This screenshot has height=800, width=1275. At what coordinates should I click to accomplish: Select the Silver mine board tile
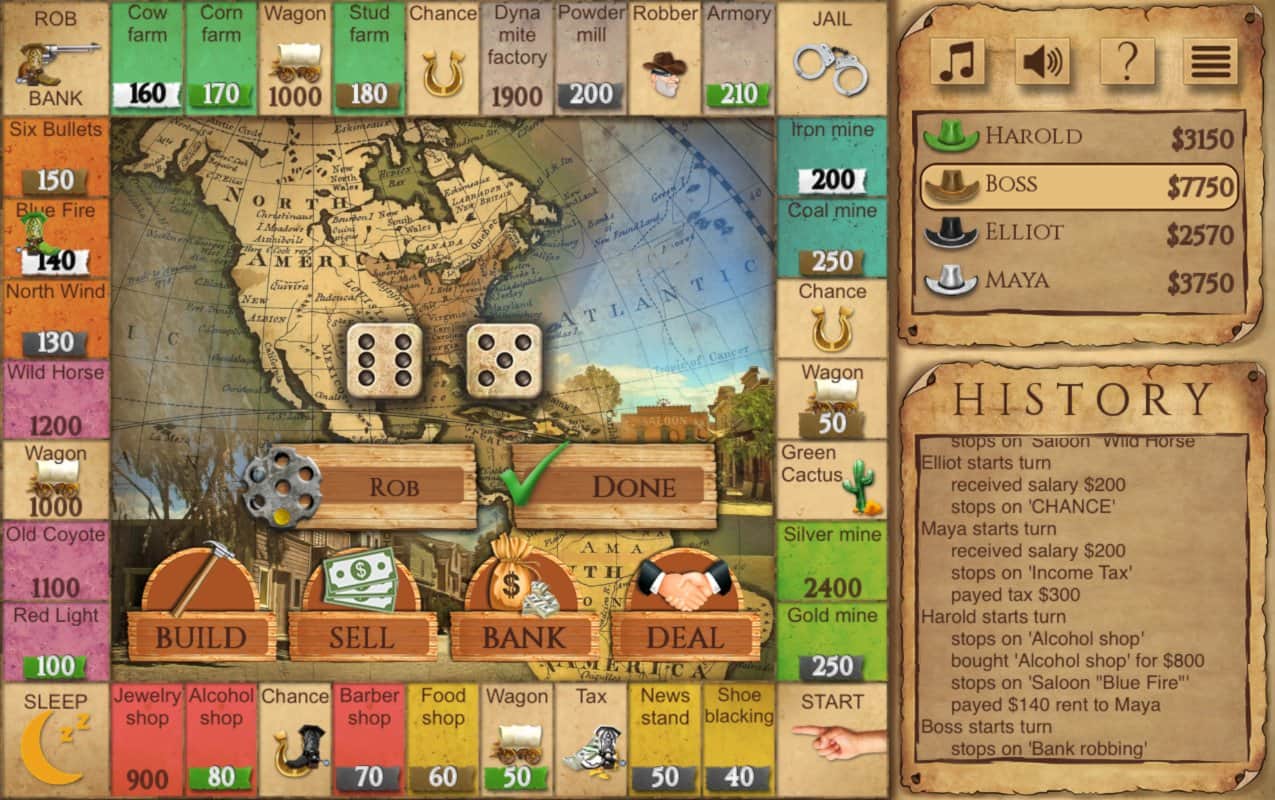(832, 561)
